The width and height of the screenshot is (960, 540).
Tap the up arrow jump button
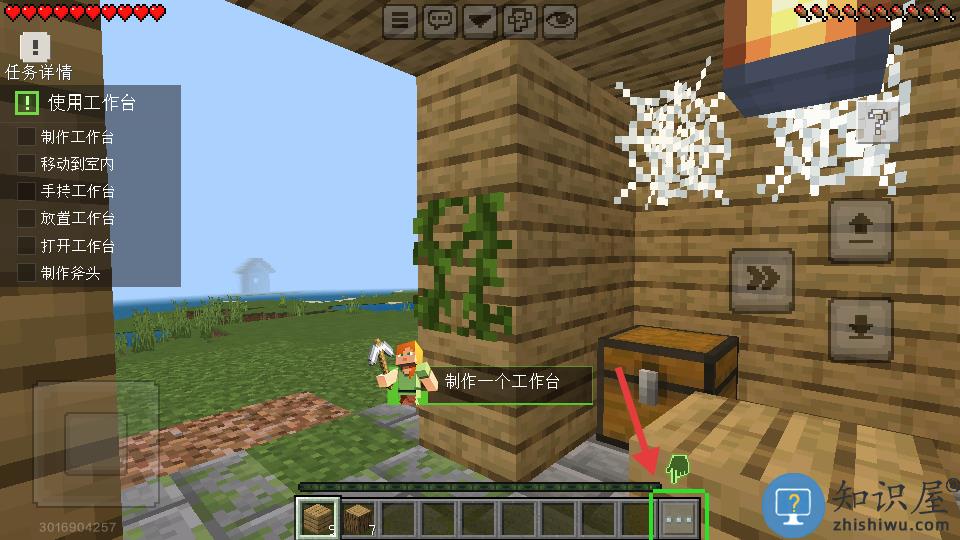861,230
